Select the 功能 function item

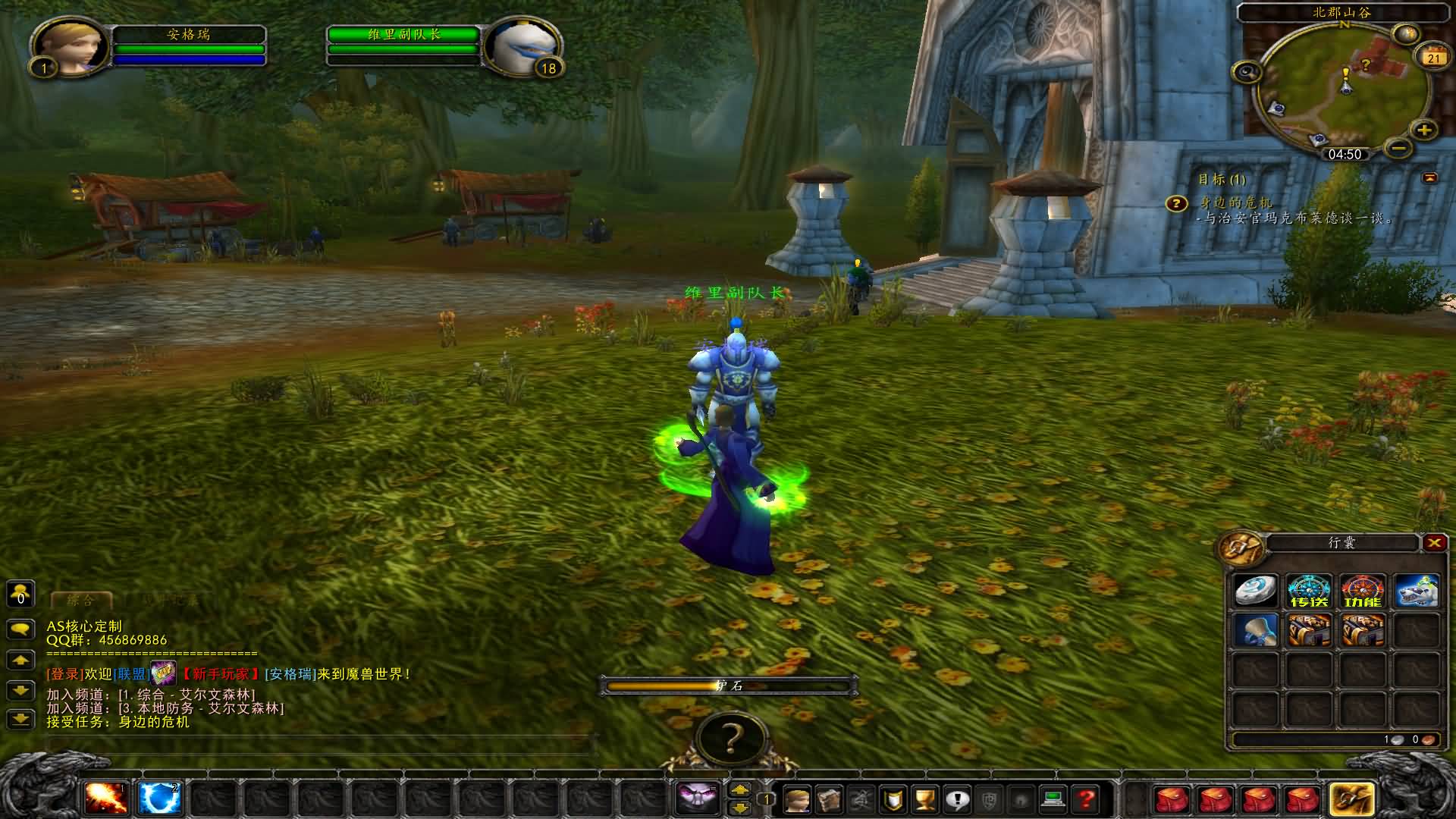point(1363,591)
